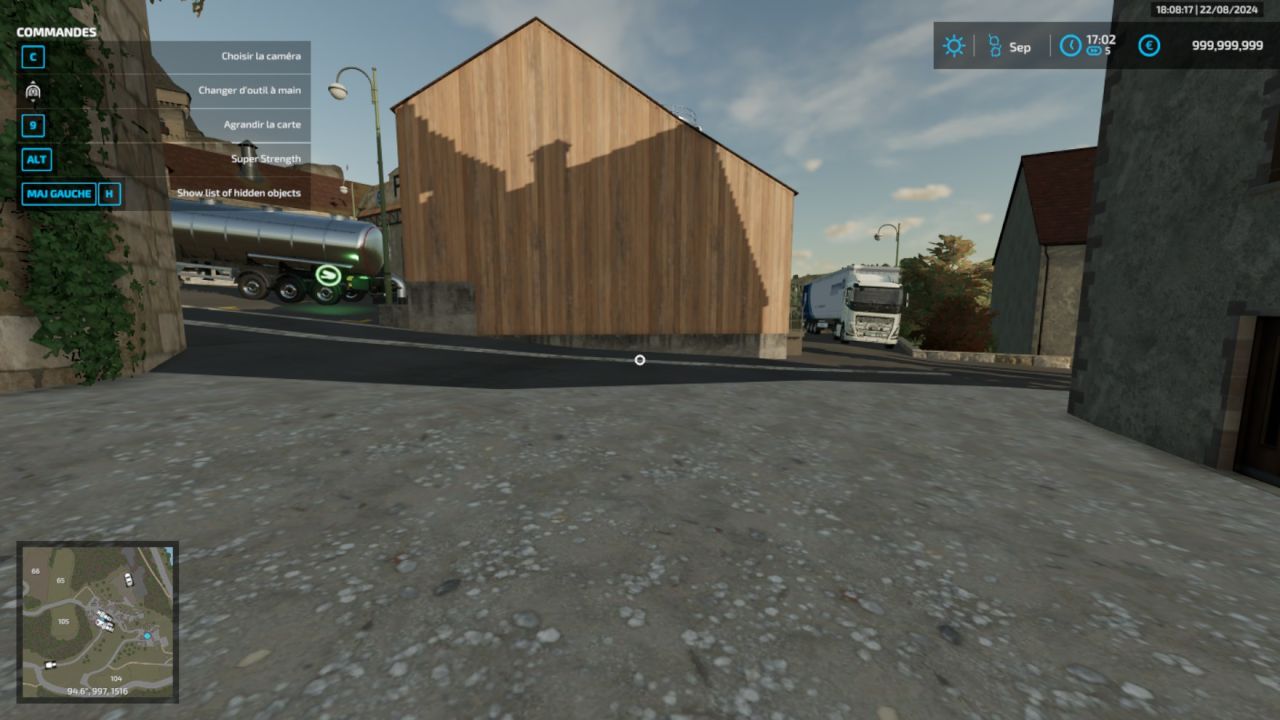Open the finances via the euro icon
The width and height of the screenshot is (1280, 720).
[x=1148, y=46]
